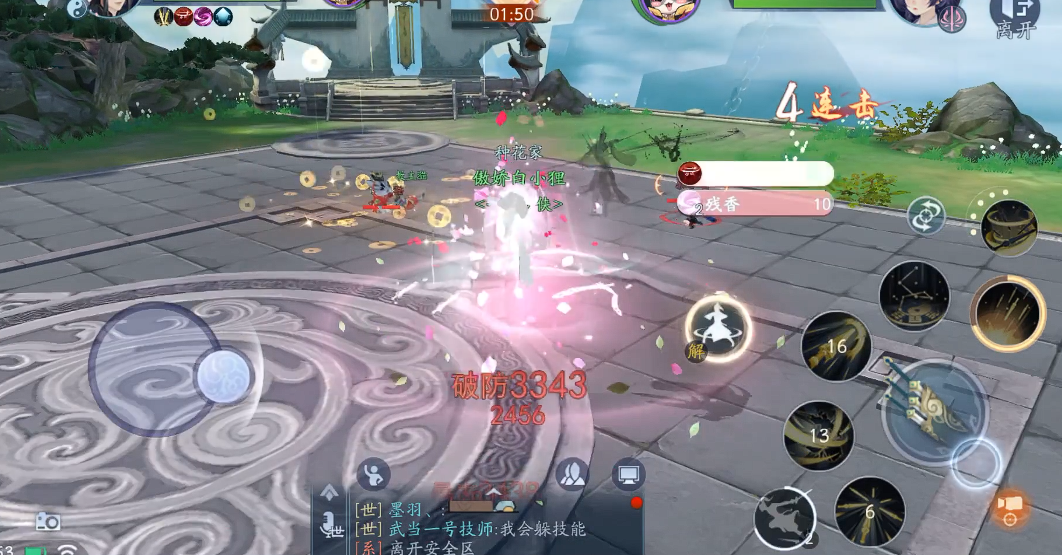1062x555 pixels.
Task: Open the screenshot camera icon
Action: coord(48,521)
